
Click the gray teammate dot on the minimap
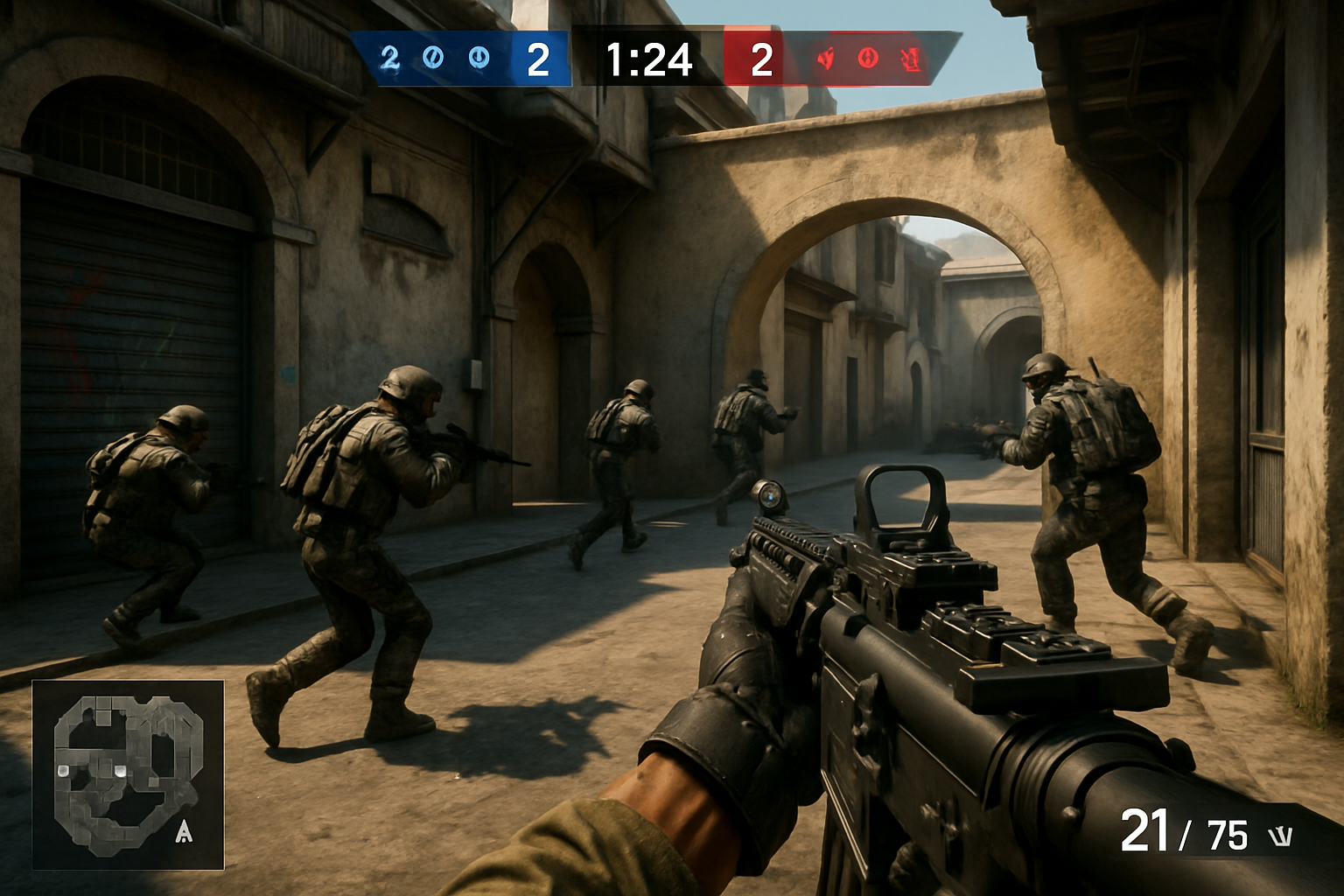coord(63,771)
